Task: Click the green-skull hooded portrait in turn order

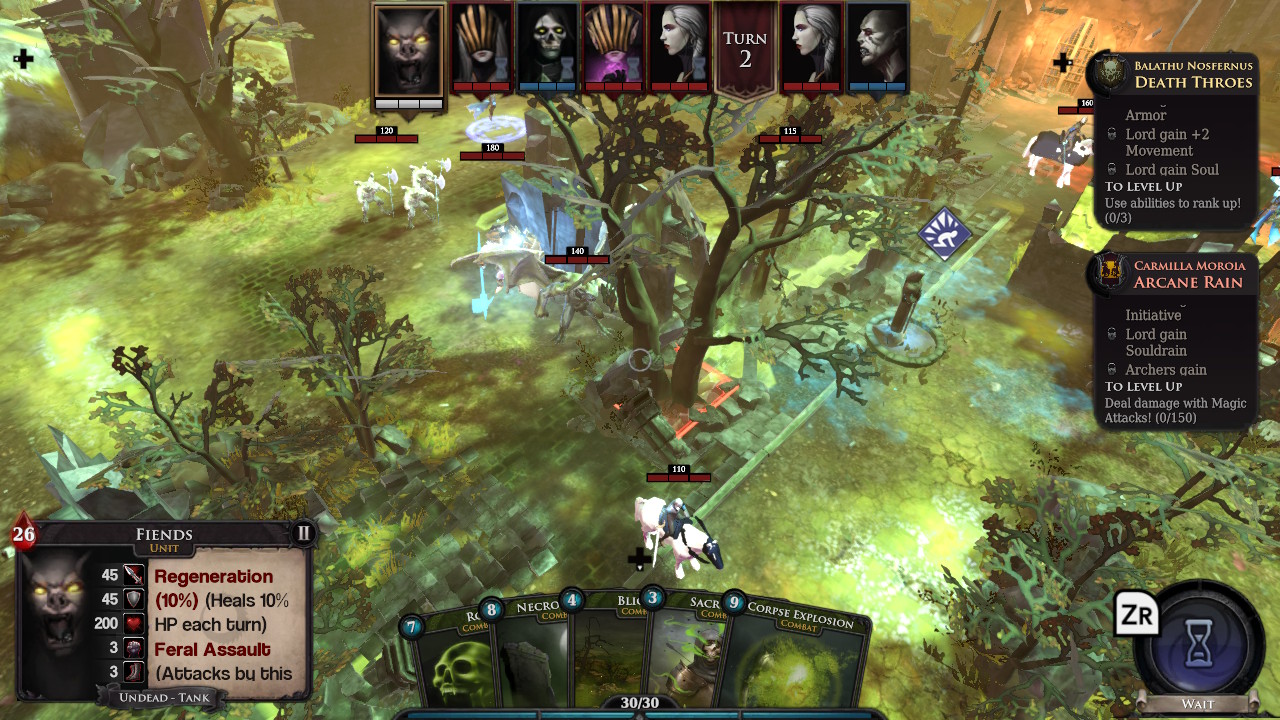Action: 547,46
